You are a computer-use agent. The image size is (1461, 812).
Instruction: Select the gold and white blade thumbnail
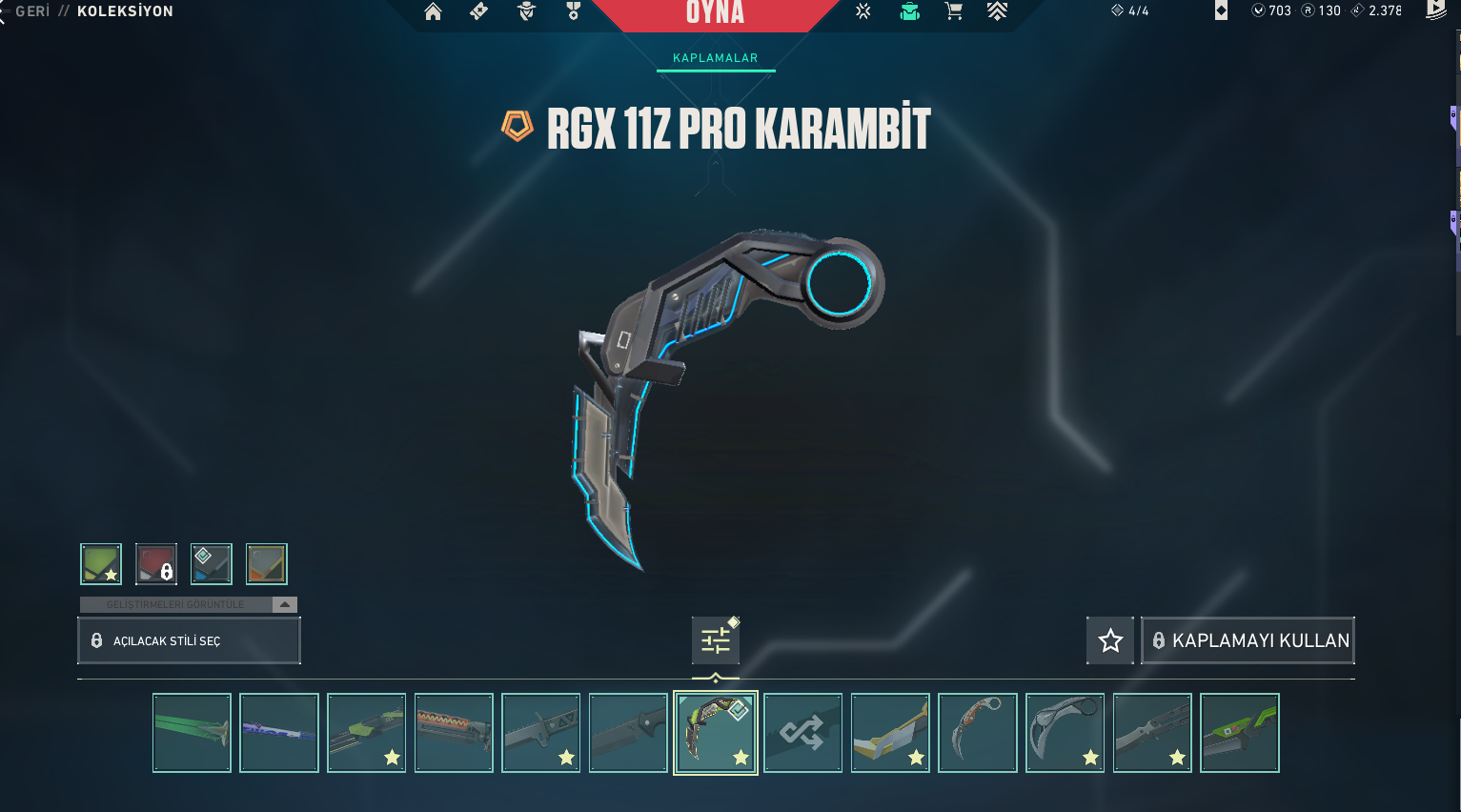(x=890, y=733)
